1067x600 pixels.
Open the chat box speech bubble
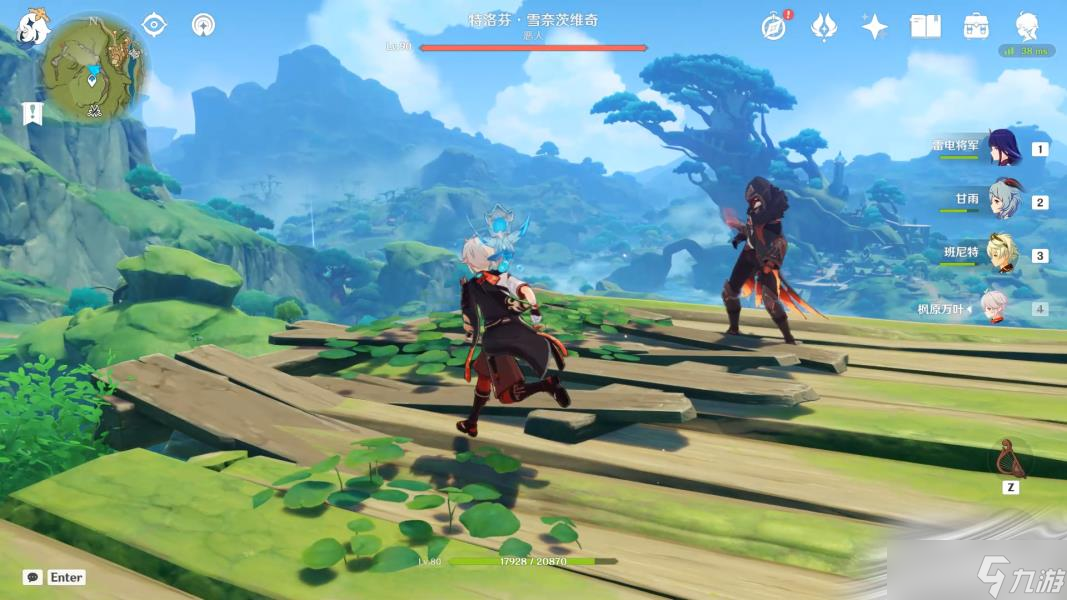point(33,577)
